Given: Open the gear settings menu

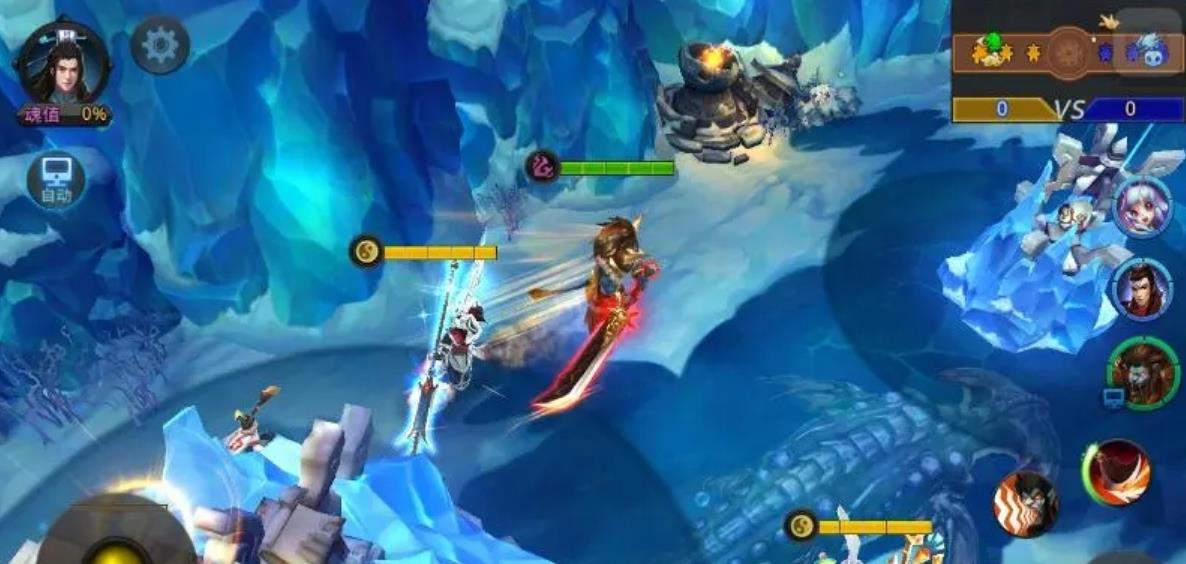Looking at the screenshot, I should click(x=160, y=45).
